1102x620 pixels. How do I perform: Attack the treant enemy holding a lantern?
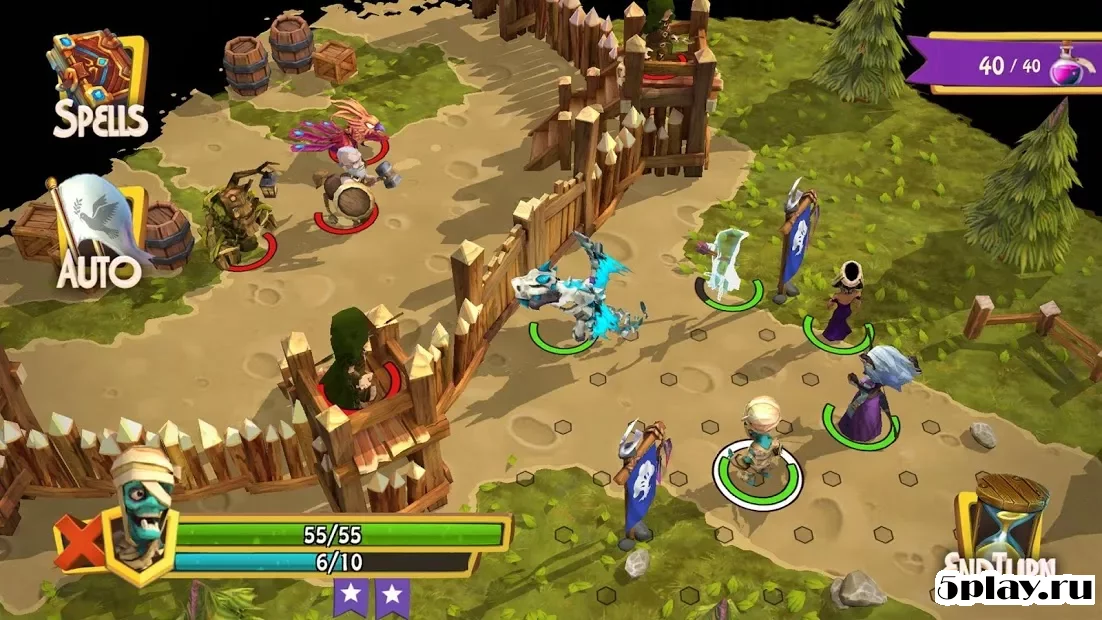click(237, 218)
